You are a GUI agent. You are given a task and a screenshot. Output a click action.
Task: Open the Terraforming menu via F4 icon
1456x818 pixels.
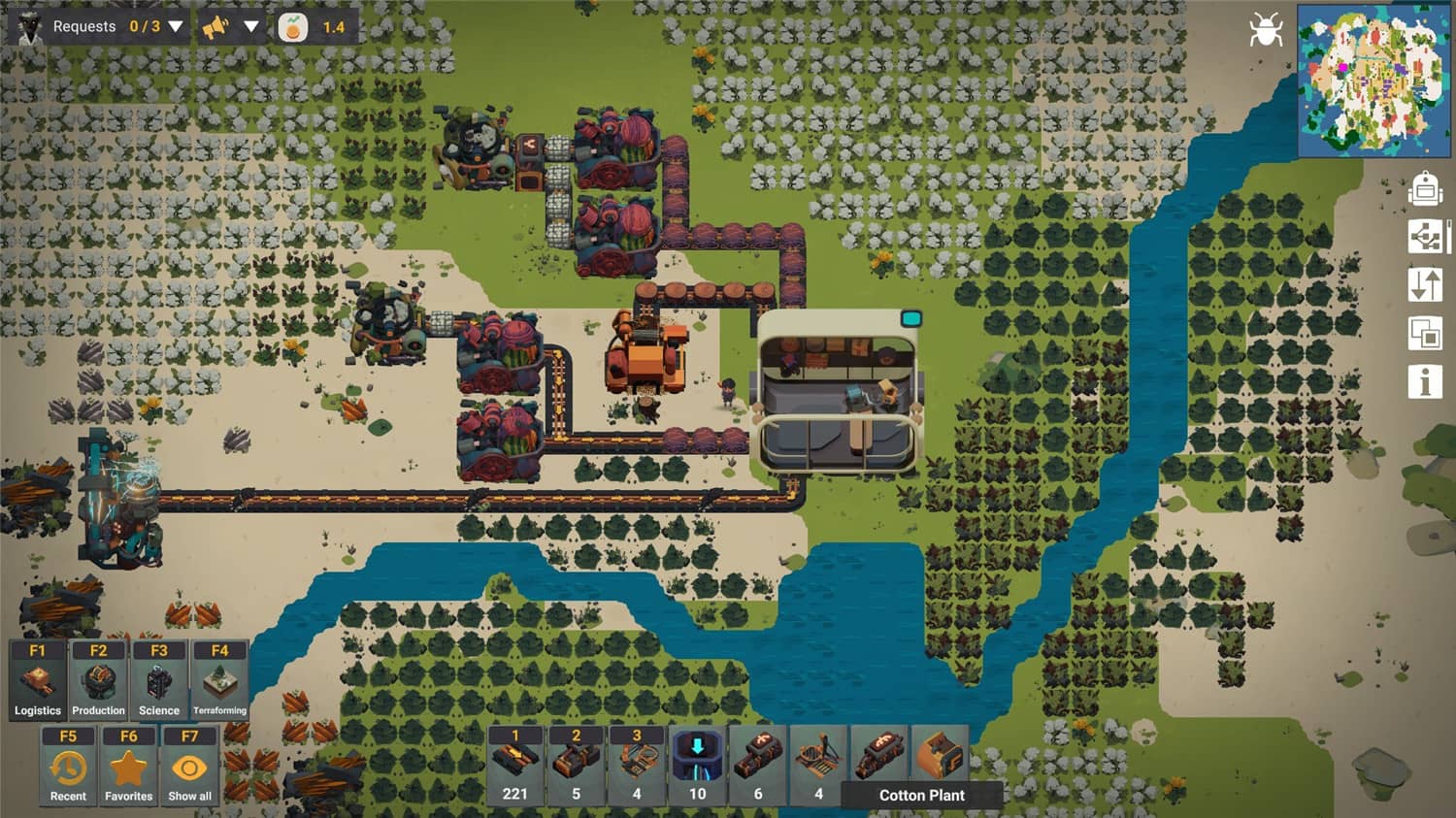(x=219, y=679)
